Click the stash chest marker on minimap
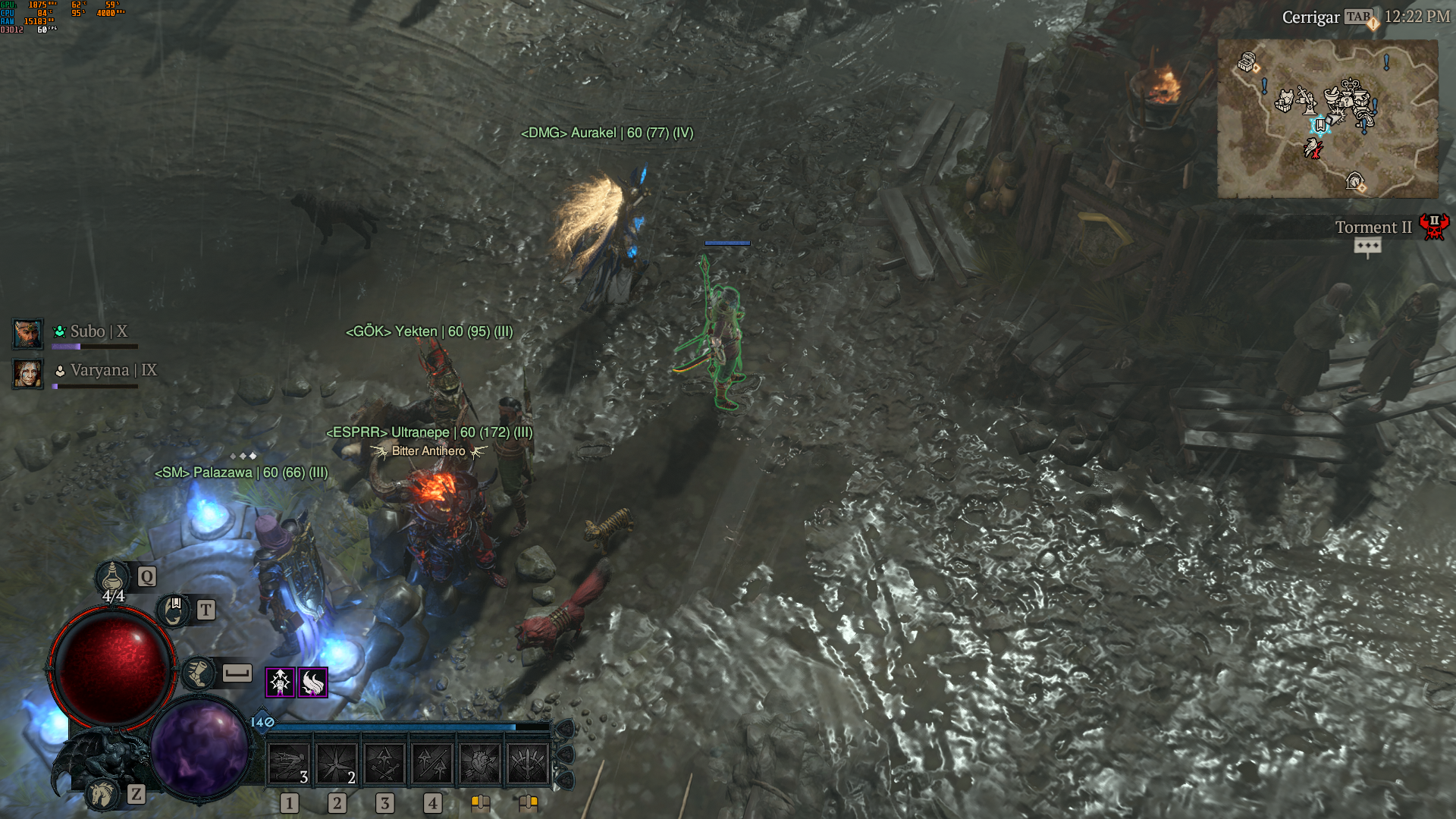The width and height of the screenshot is (1456, 819). (1247, 62)
